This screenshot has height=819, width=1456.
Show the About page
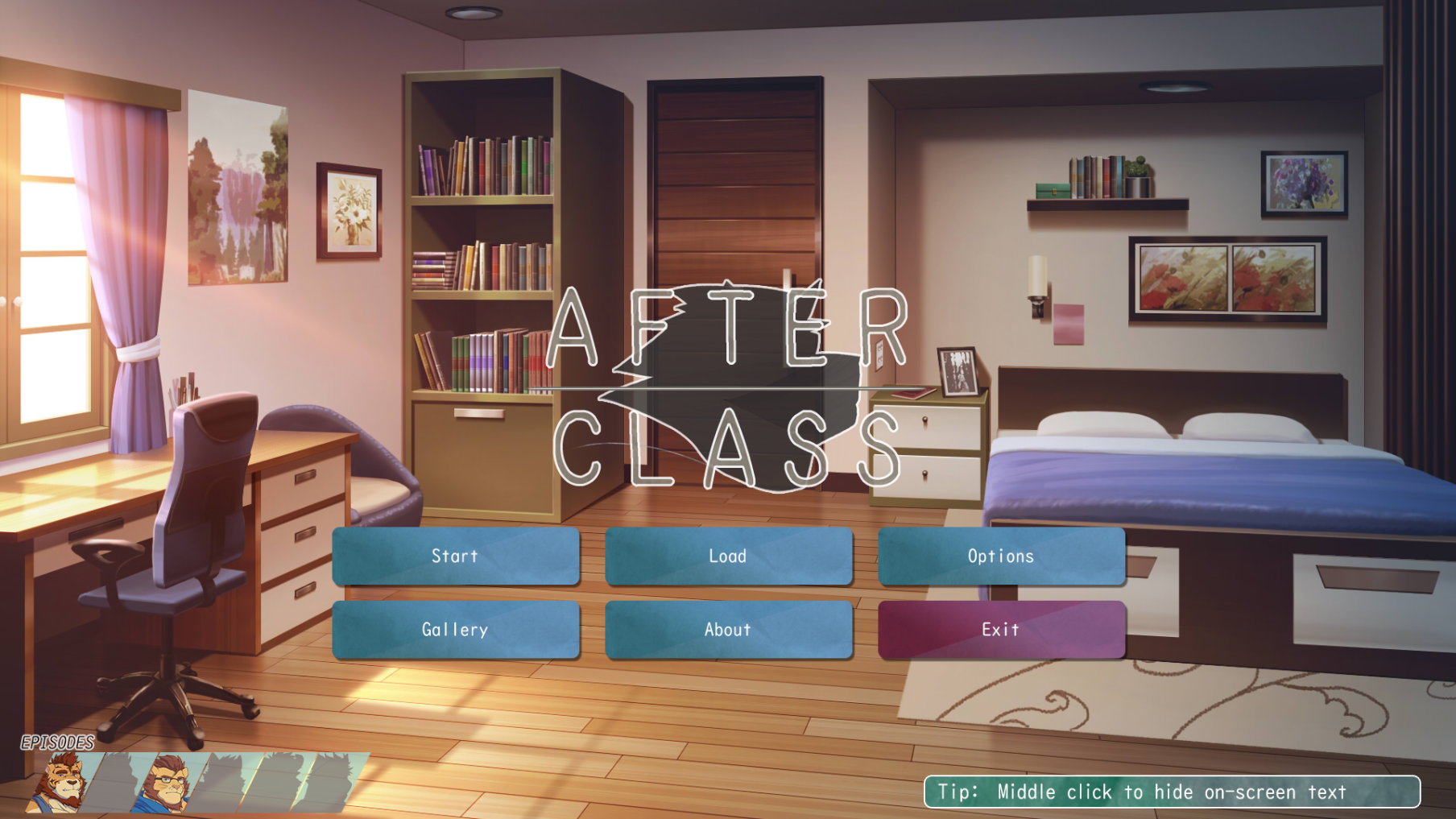pos(728,629)
